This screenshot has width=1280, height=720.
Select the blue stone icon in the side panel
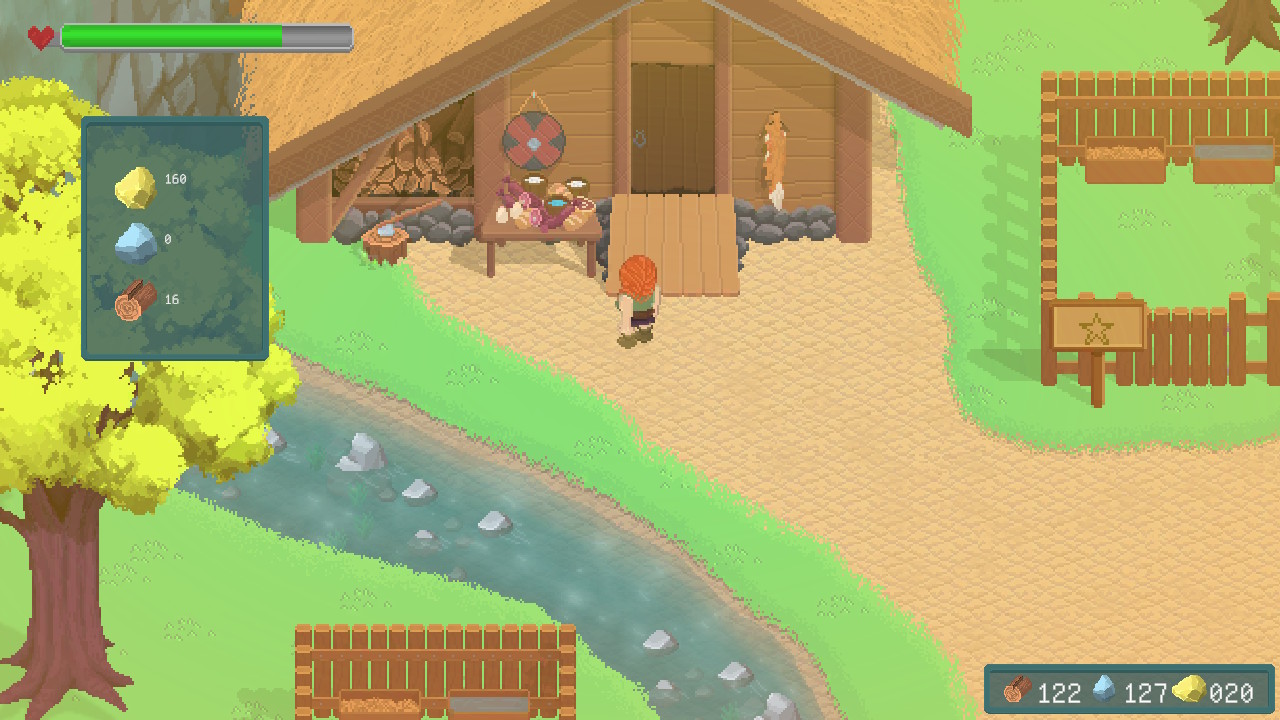point(136,242)
